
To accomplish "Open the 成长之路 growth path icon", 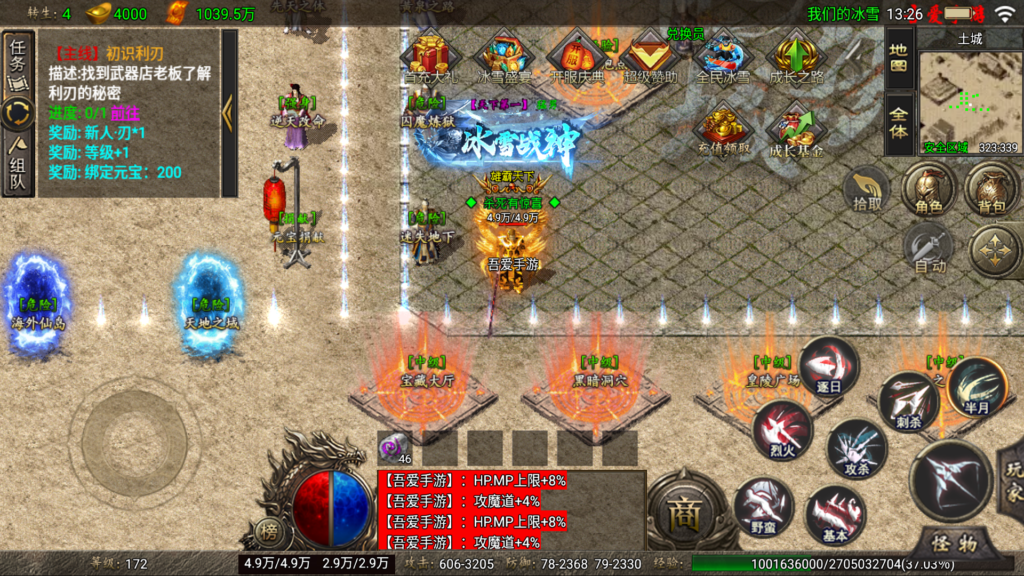I will (797, 58).
